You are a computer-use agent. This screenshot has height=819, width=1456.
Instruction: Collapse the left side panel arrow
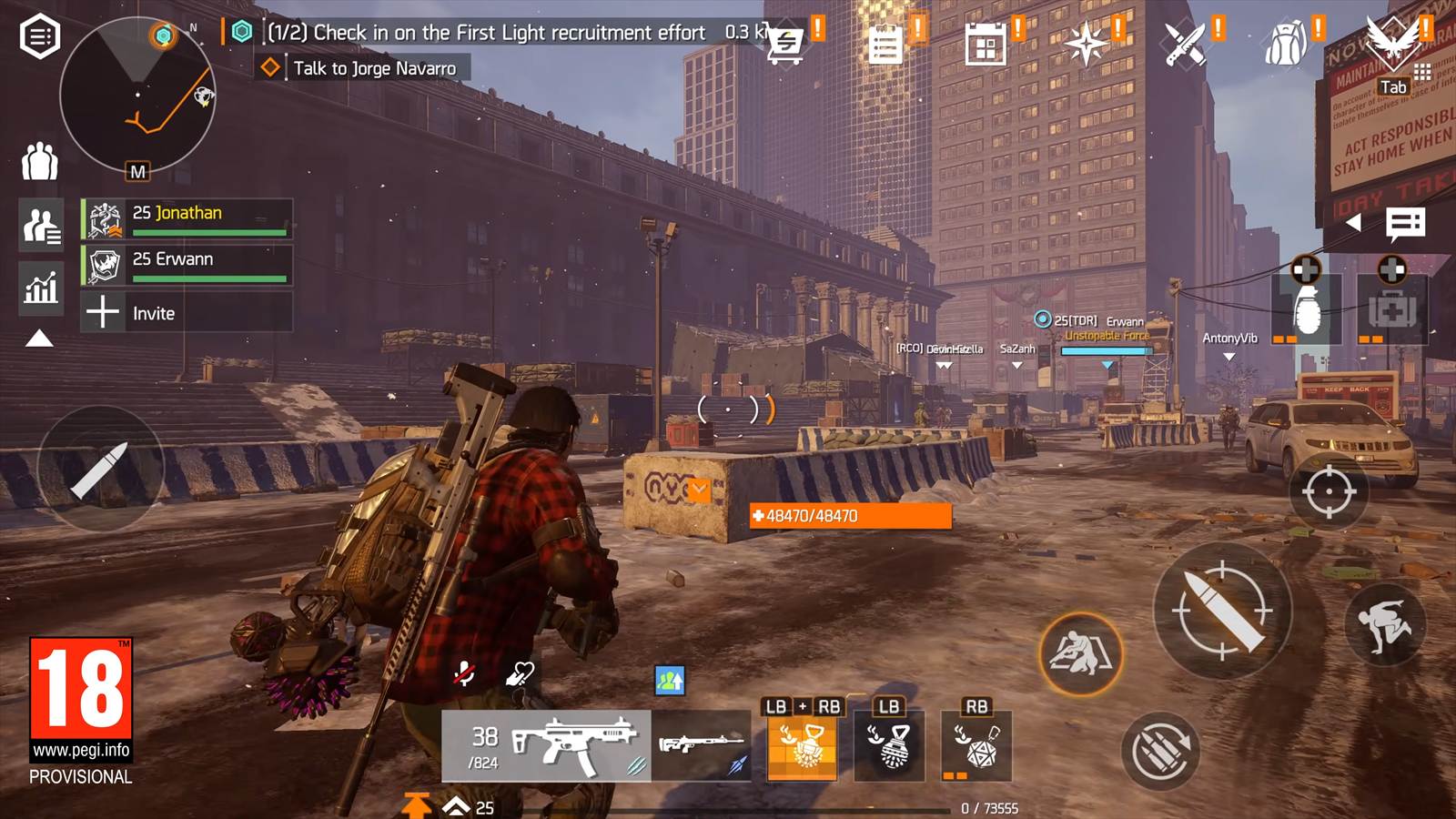tap(39, 339)
